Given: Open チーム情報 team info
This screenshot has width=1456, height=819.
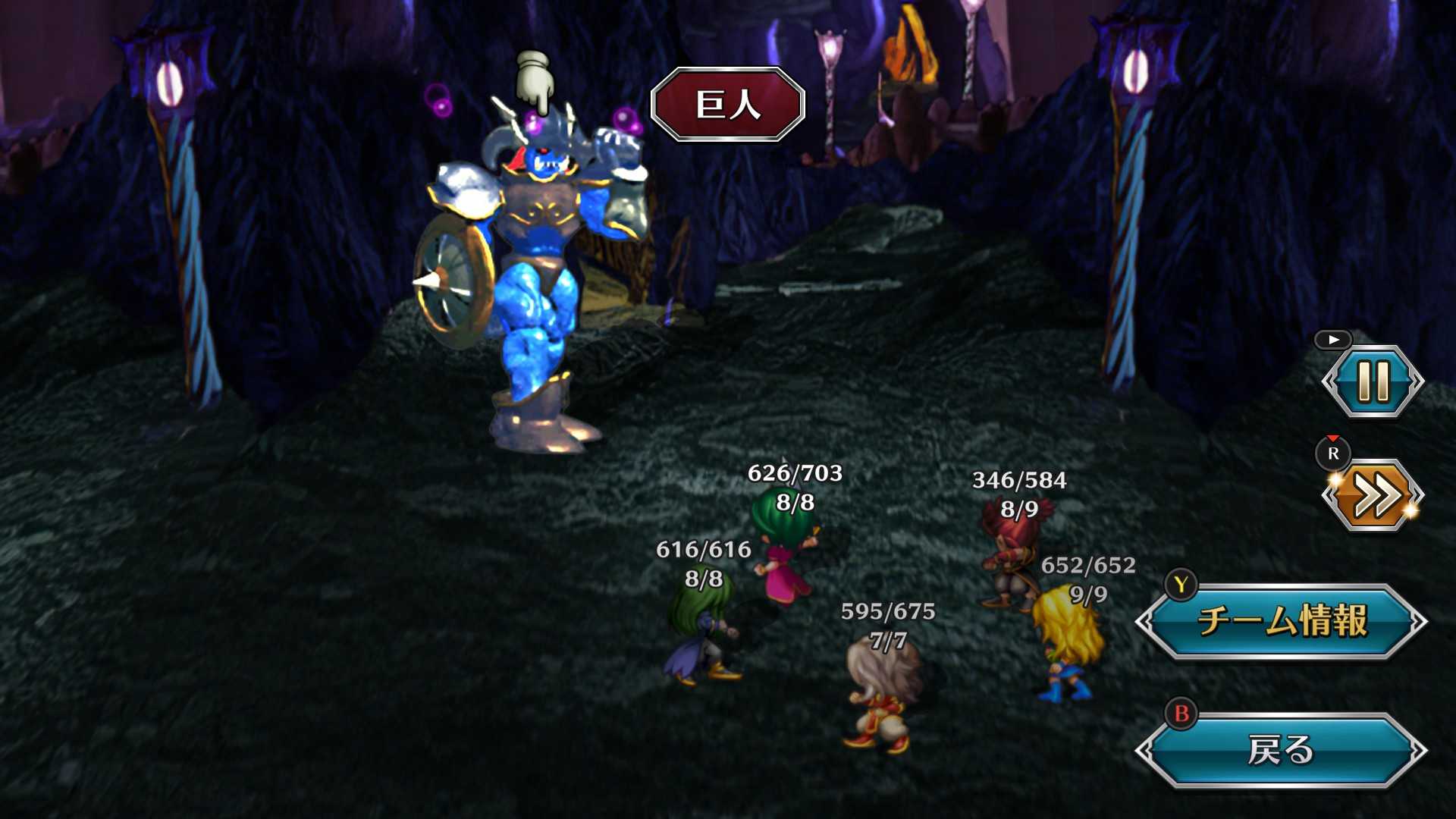Looking at the screenshot, I should coord(1282,621).
